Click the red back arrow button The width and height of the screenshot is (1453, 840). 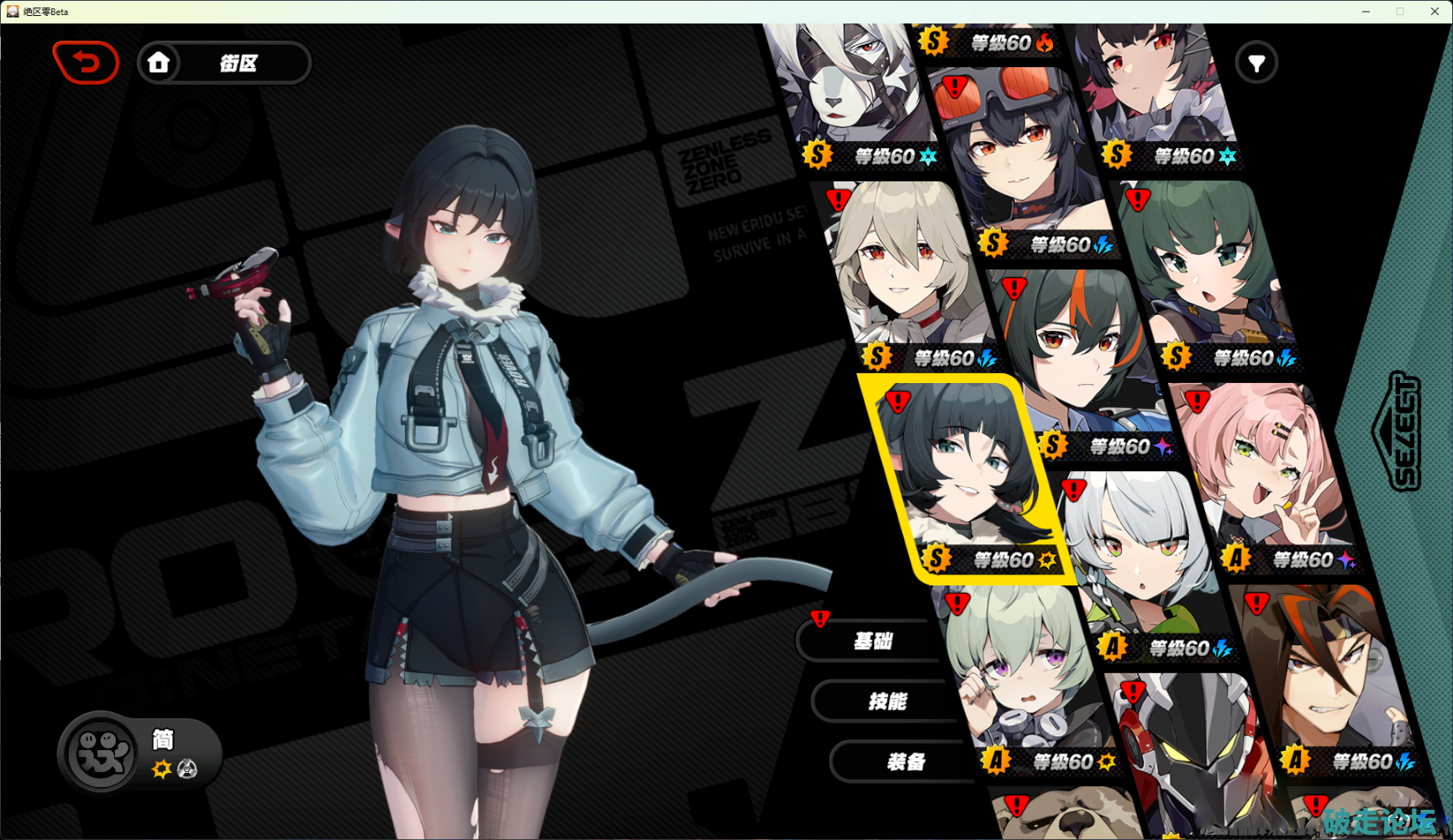pyautogui.click(x=86, y=63)
